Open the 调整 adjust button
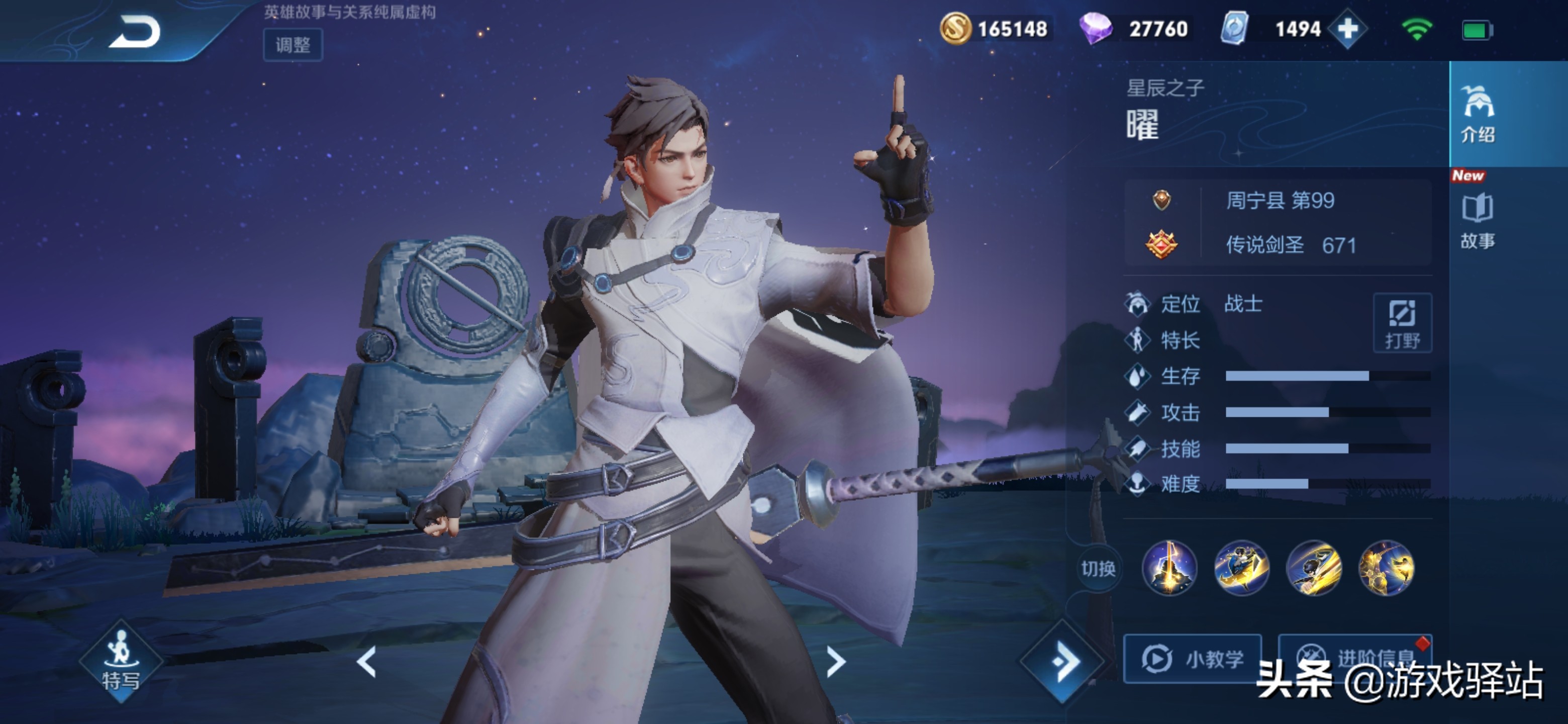The image size is (1568, 724). pos(293,44)
